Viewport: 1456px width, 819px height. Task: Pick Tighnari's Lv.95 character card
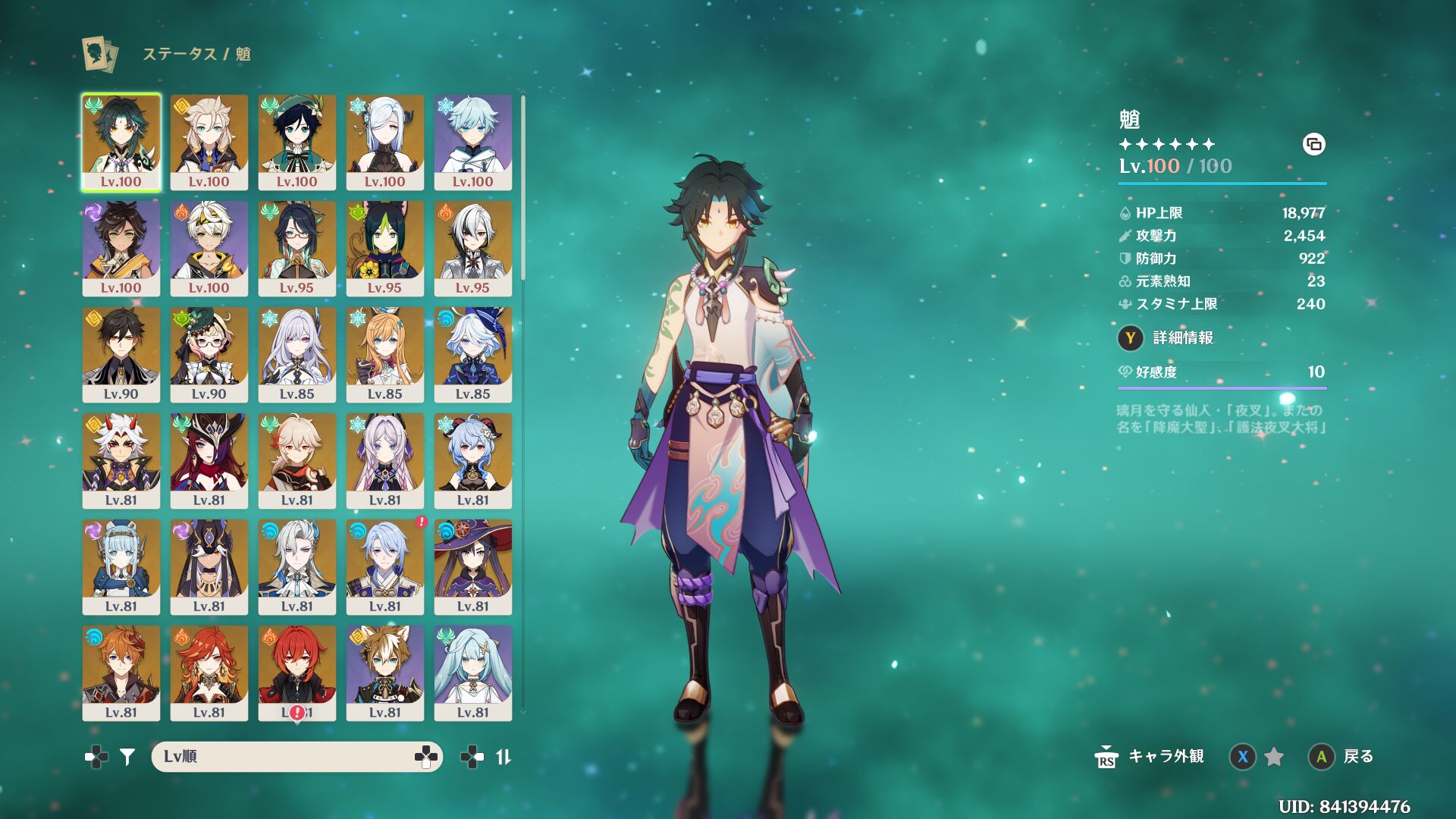(384, 248)
